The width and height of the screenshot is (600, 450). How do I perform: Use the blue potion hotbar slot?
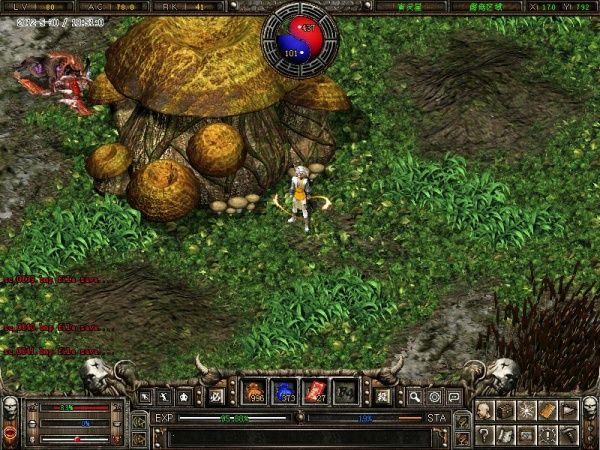[x=285, y=391]
